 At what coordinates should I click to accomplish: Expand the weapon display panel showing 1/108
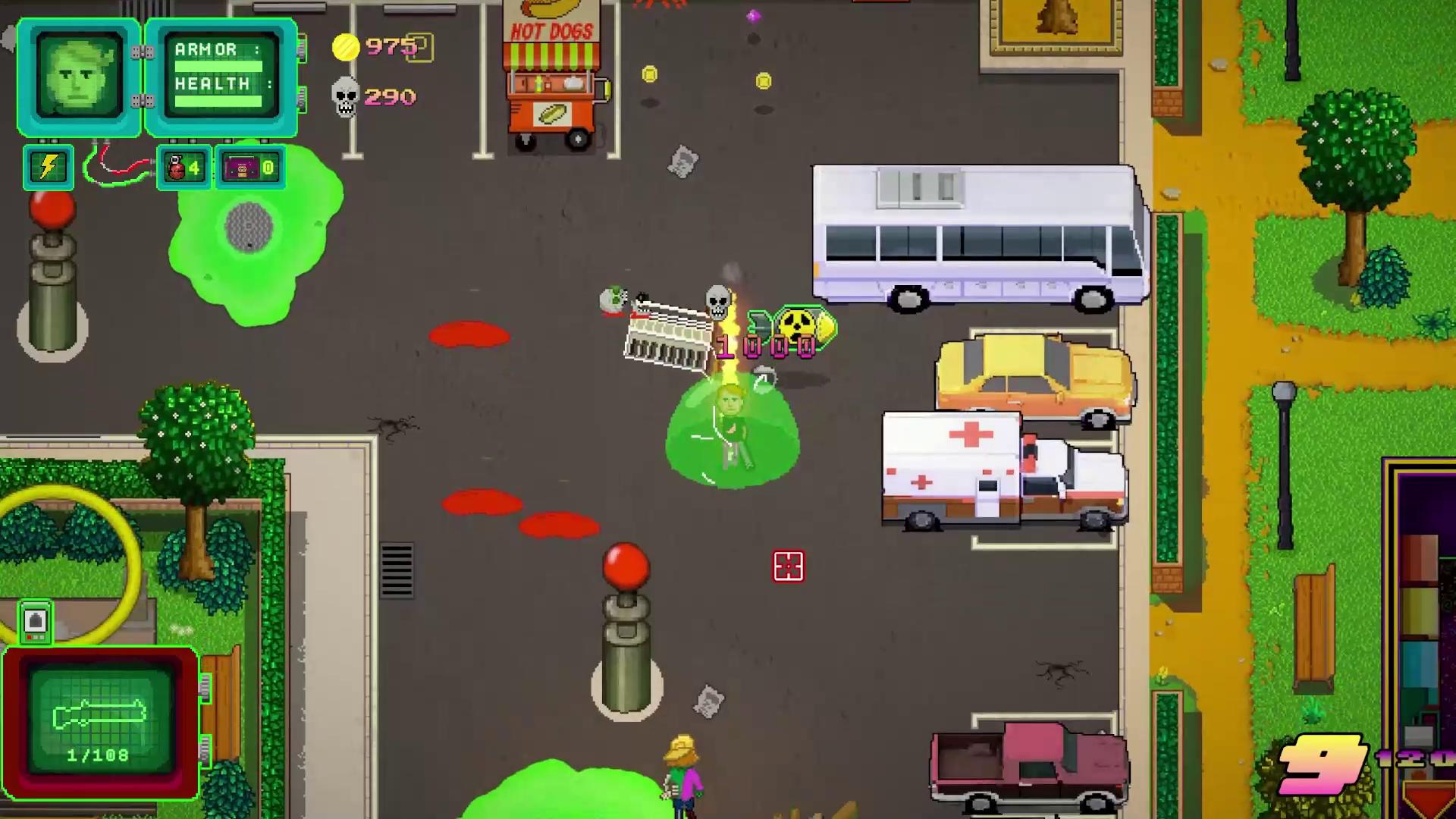pyautogui.click(x=102, y=720)
